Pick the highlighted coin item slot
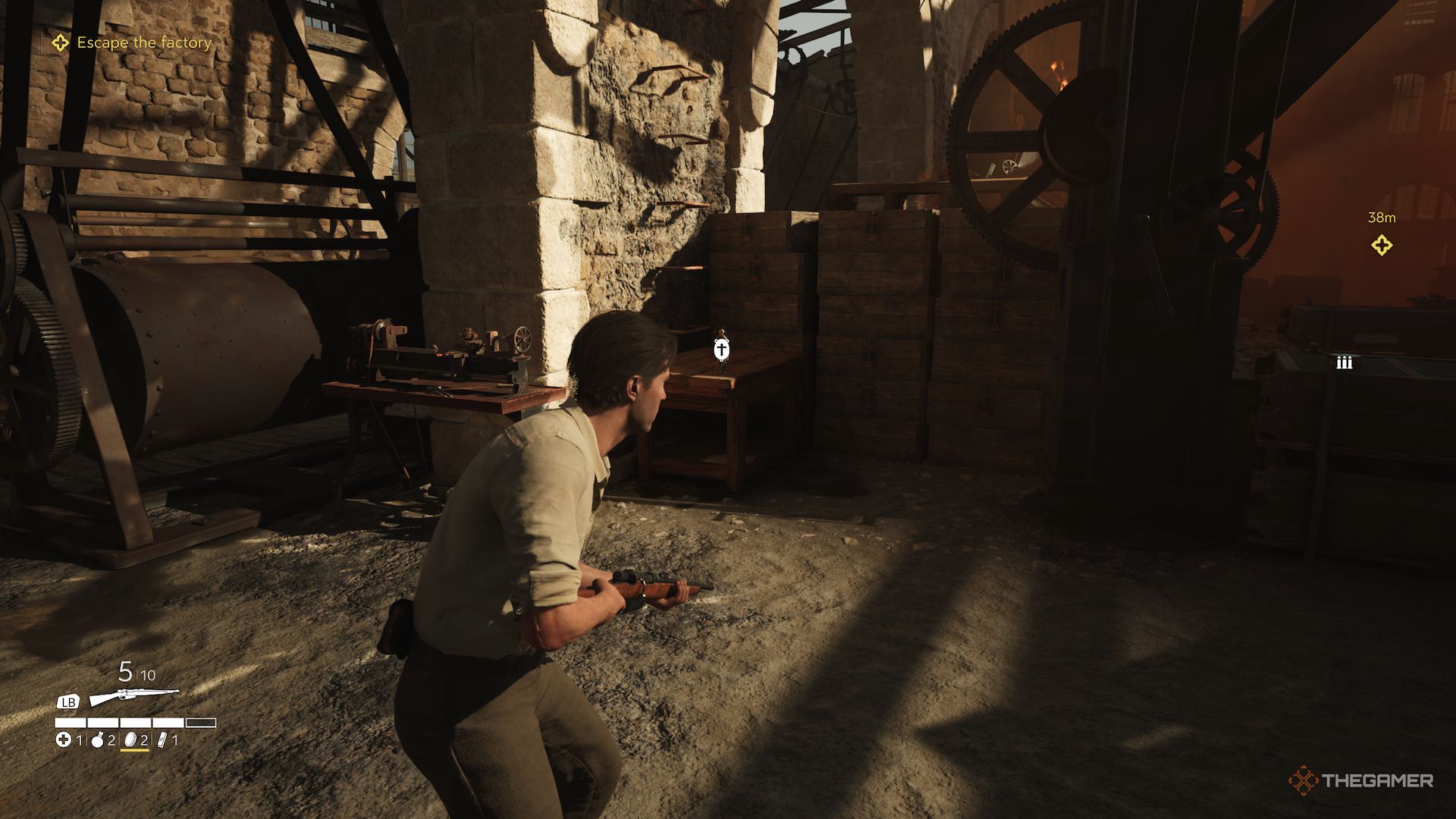Viewport: 1456px width, 819px height. pos(130,740)
